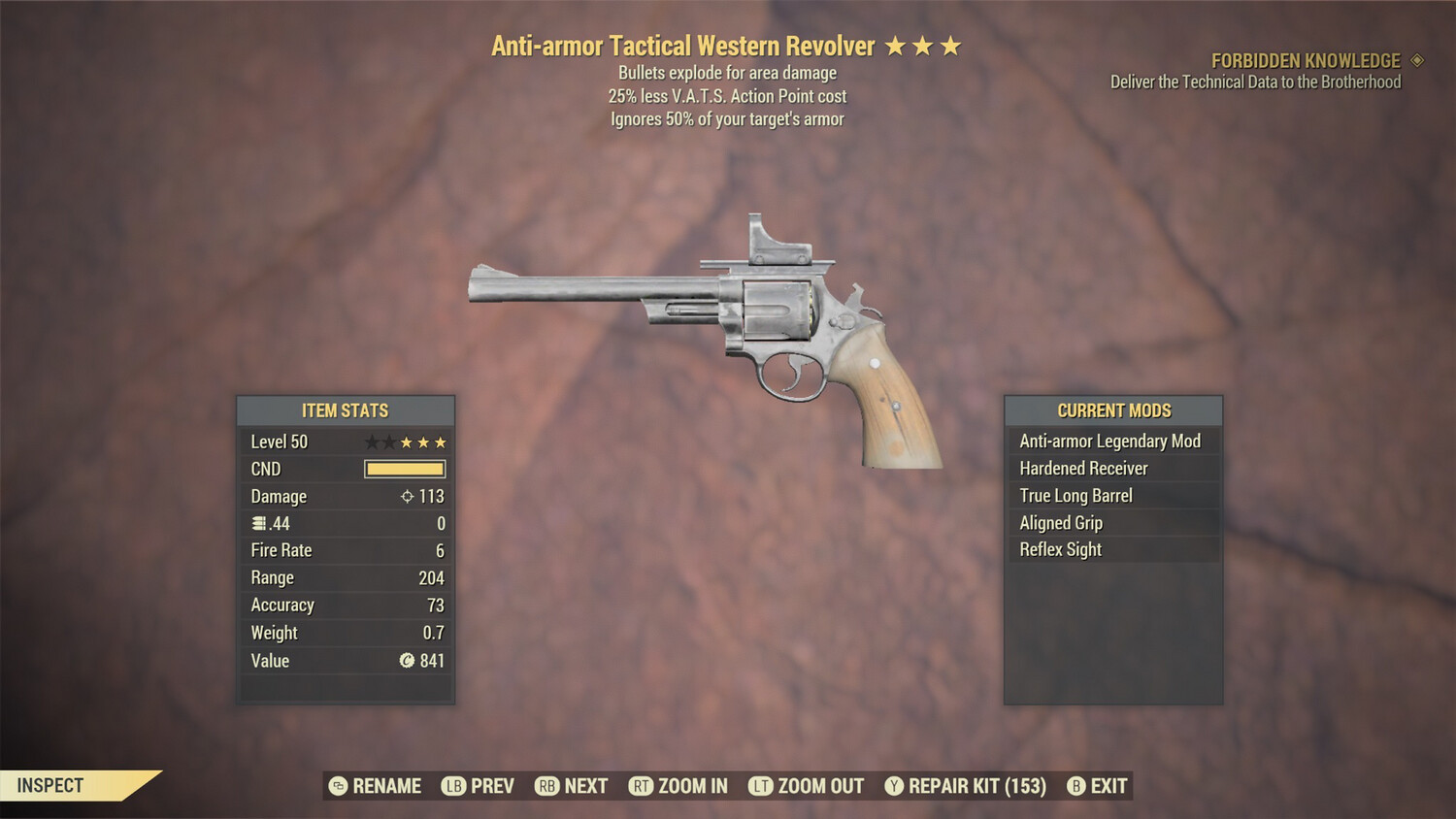
Task: Select Hardened Receiver in Current Mods list
Action: click(x=1083, y=468)
